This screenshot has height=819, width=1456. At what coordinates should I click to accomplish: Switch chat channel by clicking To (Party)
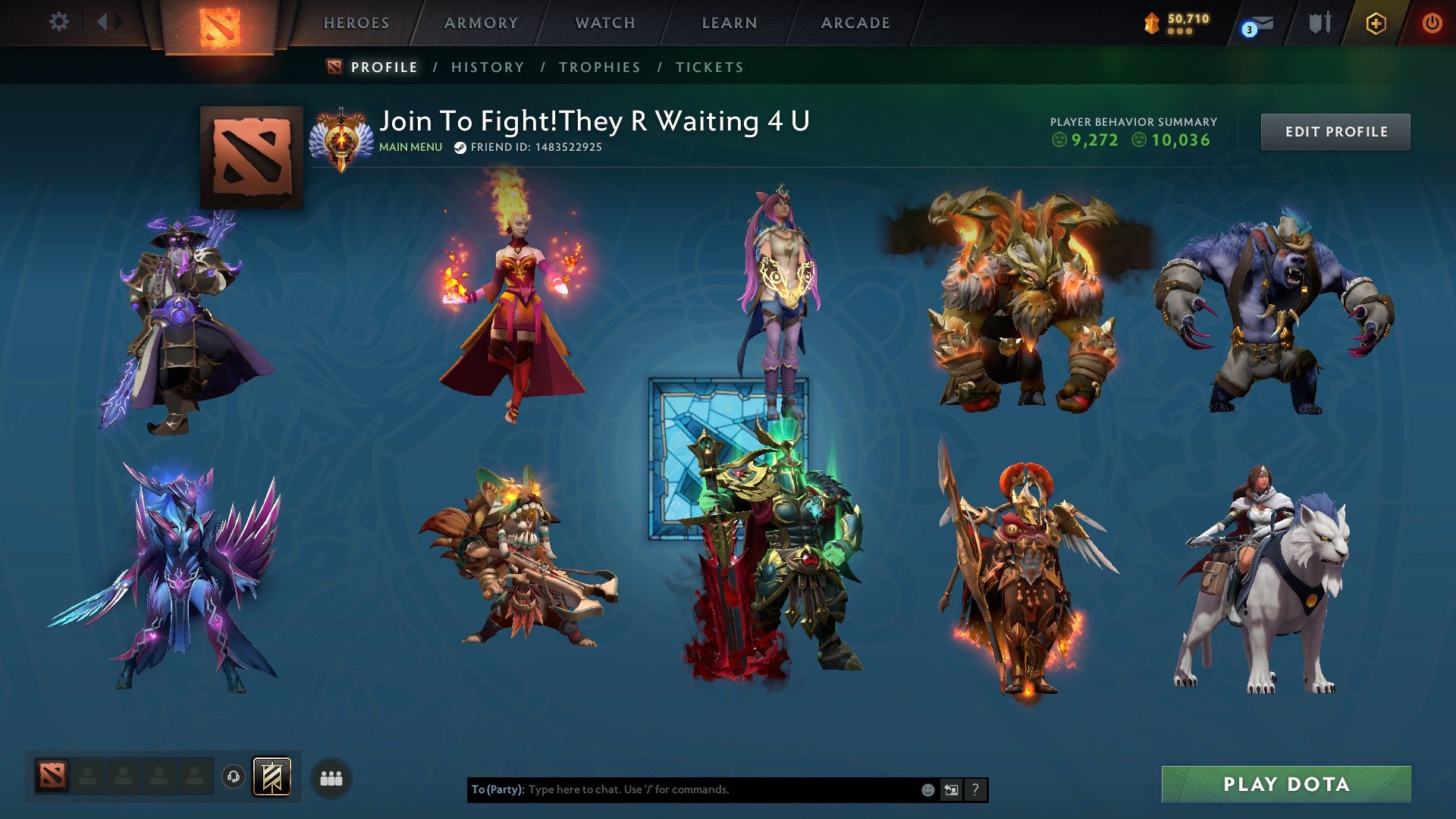point(497,789)
